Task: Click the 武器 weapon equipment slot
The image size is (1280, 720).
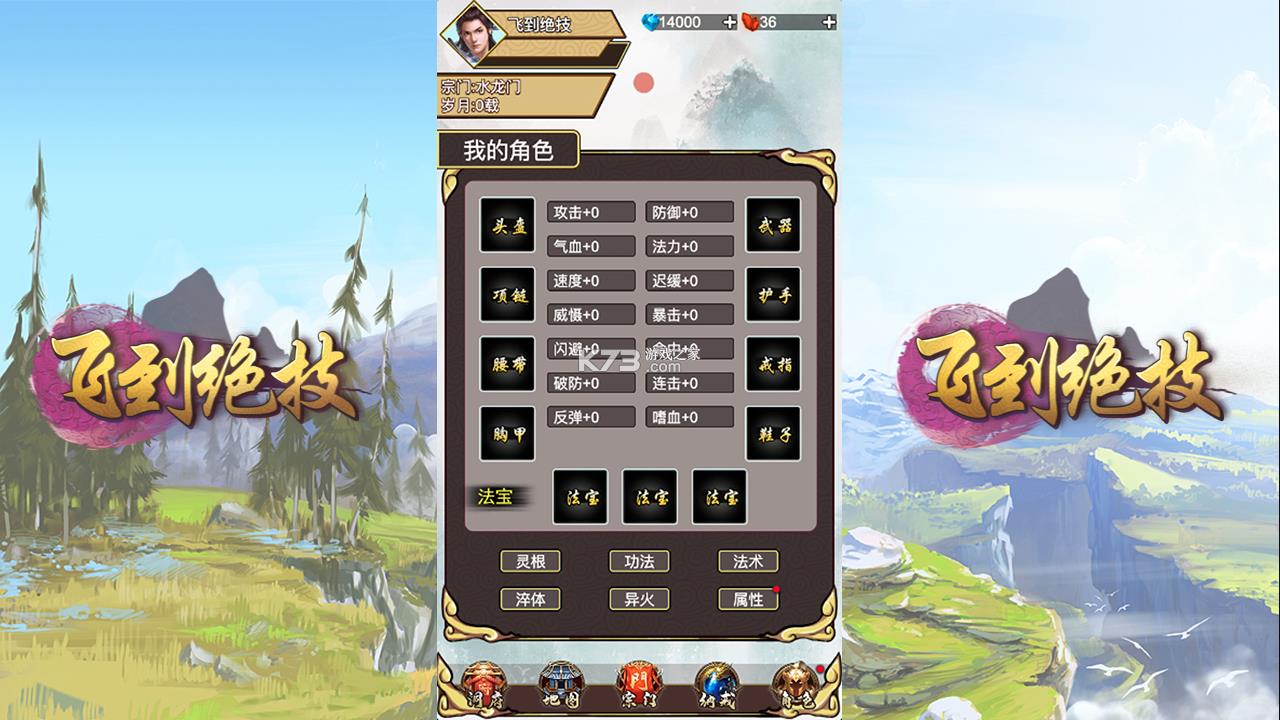Action: click(772, 225)
